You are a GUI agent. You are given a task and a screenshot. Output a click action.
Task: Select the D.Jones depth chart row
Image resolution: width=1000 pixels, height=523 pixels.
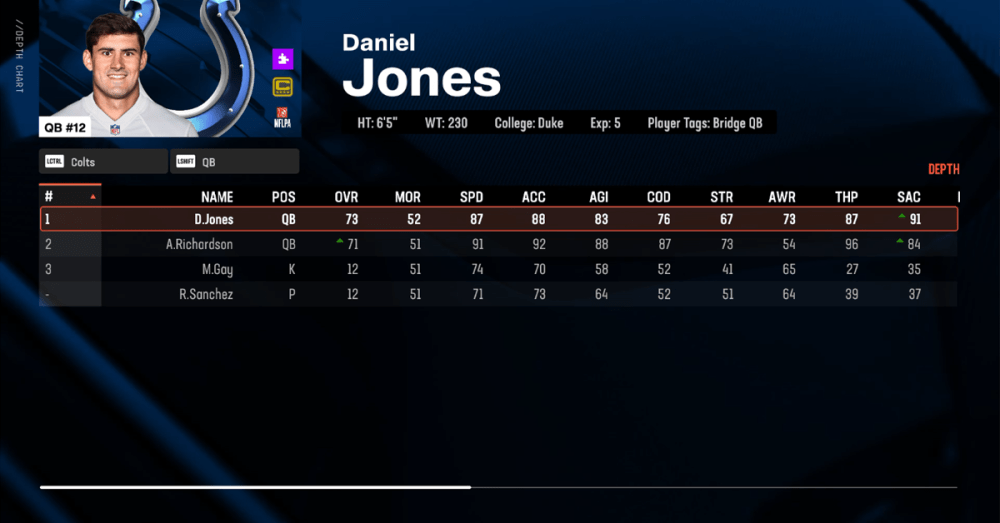498,219
